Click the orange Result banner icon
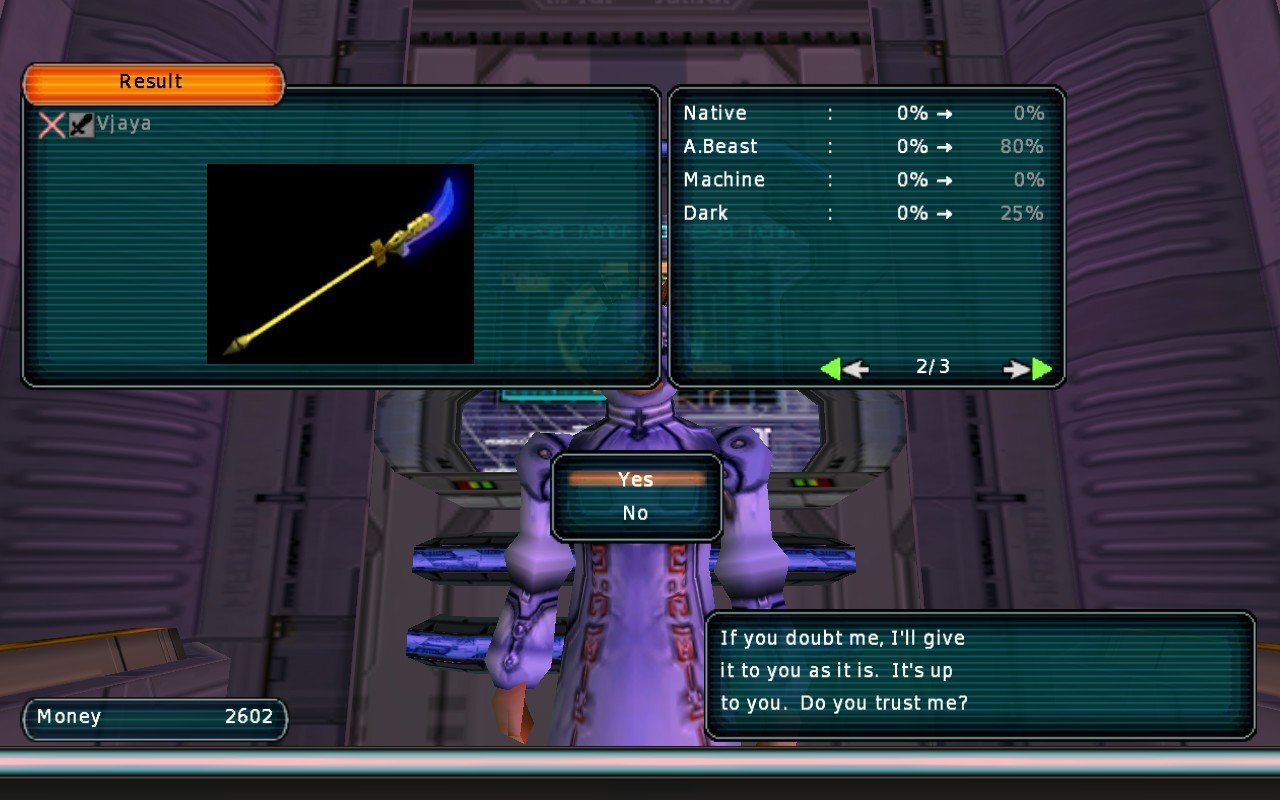The height and width of the screenshot is (800, 1280). (x=152, y=81)
